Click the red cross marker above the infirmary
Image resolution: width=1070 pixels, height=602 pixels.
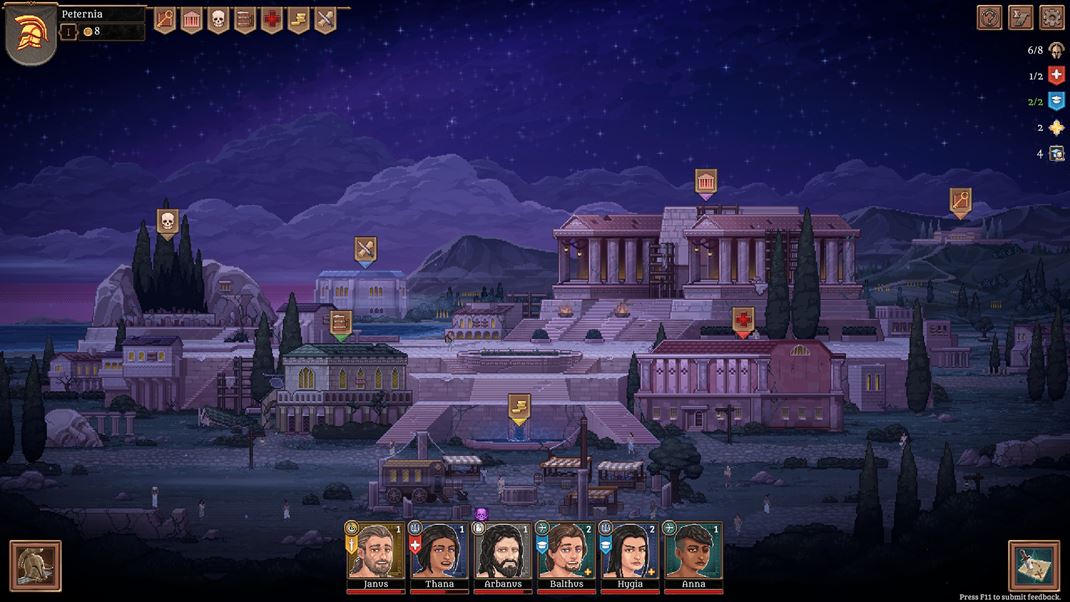pos(743,320)
